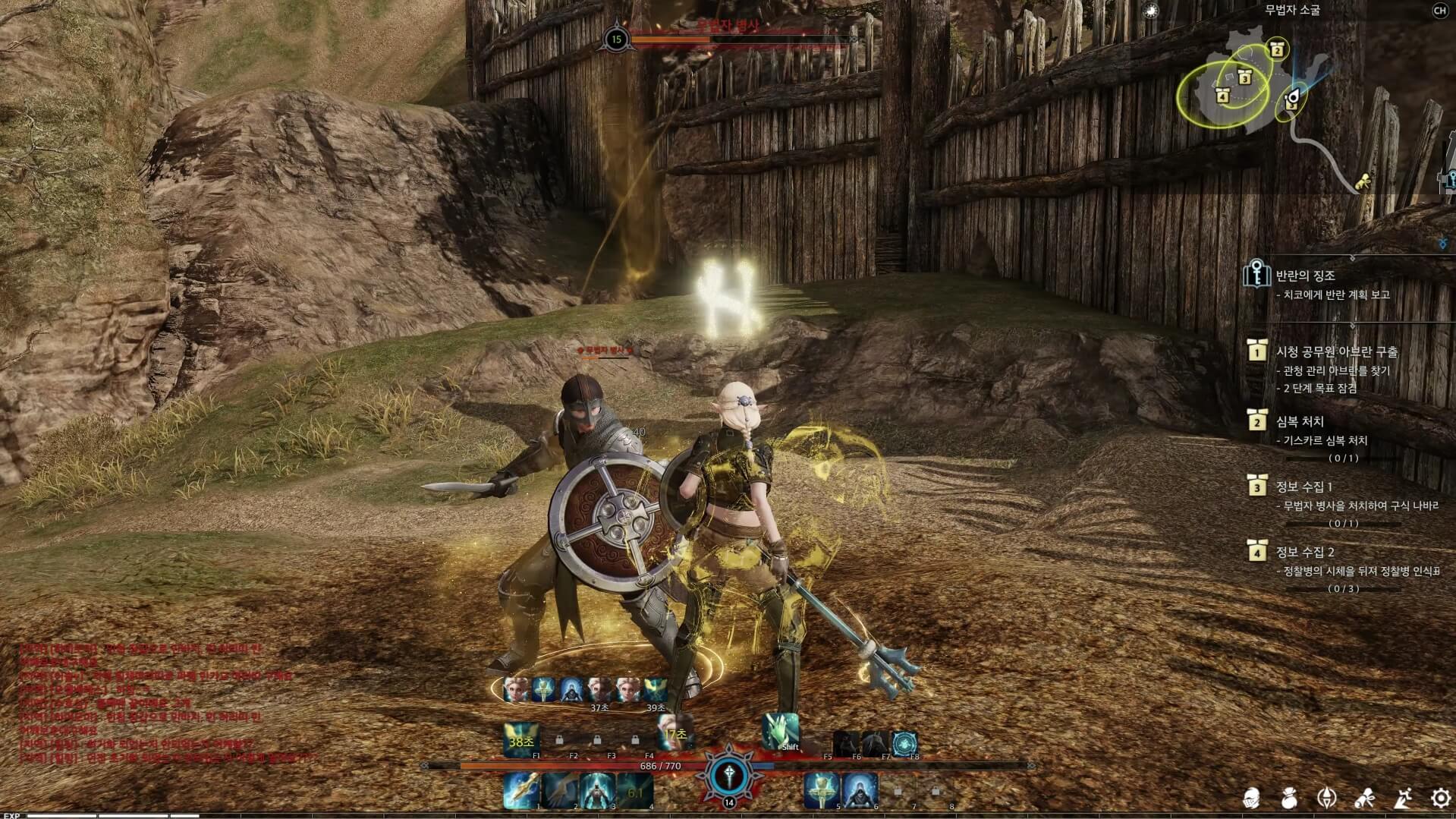The height and width of the screenshot is (819, 1456).
Task: Open the settings gear icon
Action: point(1440,798)
